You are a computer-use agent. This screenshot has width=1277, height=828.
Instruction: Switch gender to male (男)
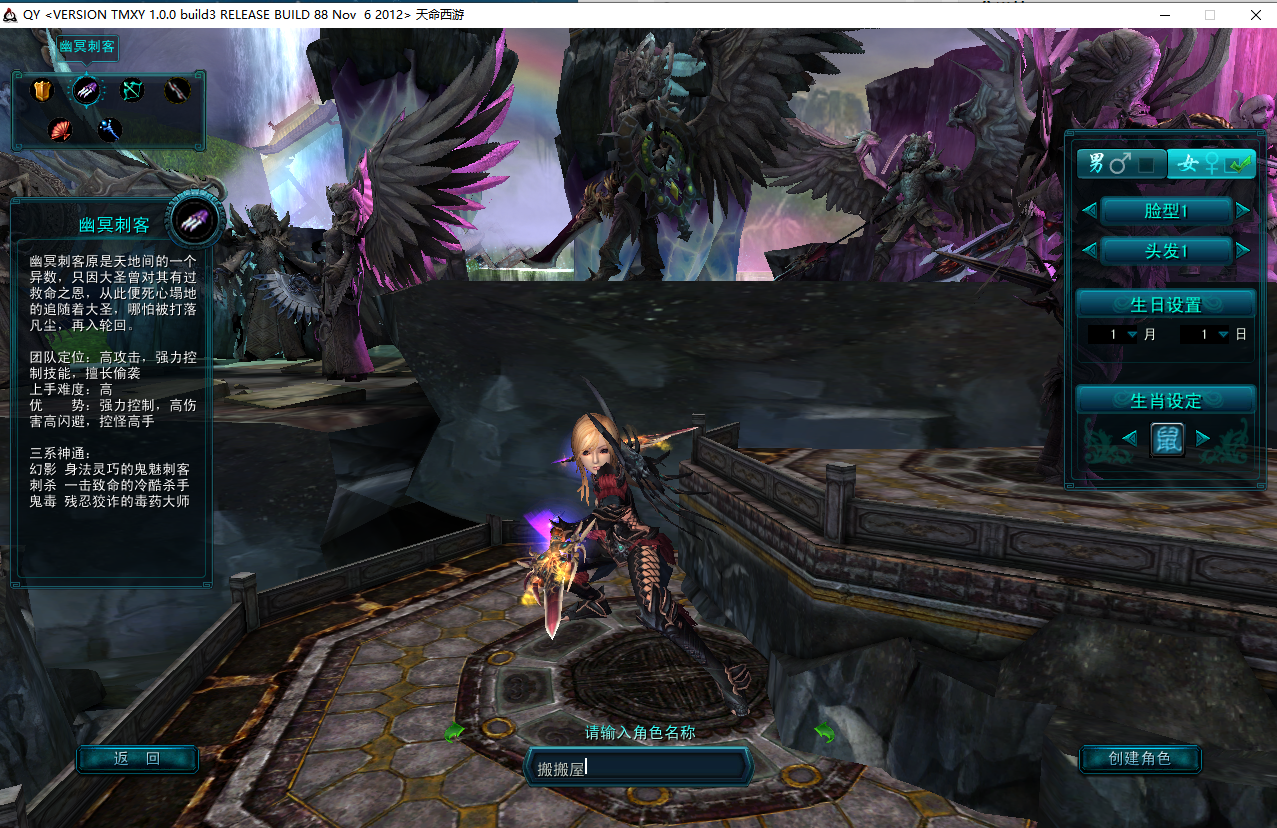point(1120,163)
